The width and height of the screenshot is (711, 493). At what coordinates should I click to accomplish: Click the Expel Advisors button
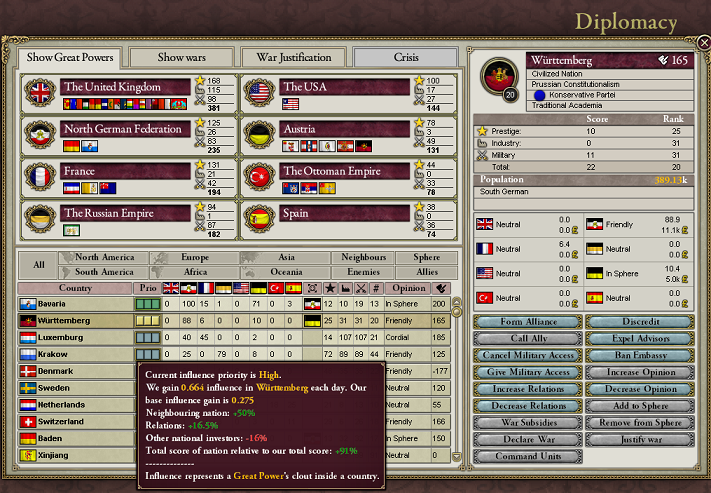(x=639, y=339)
